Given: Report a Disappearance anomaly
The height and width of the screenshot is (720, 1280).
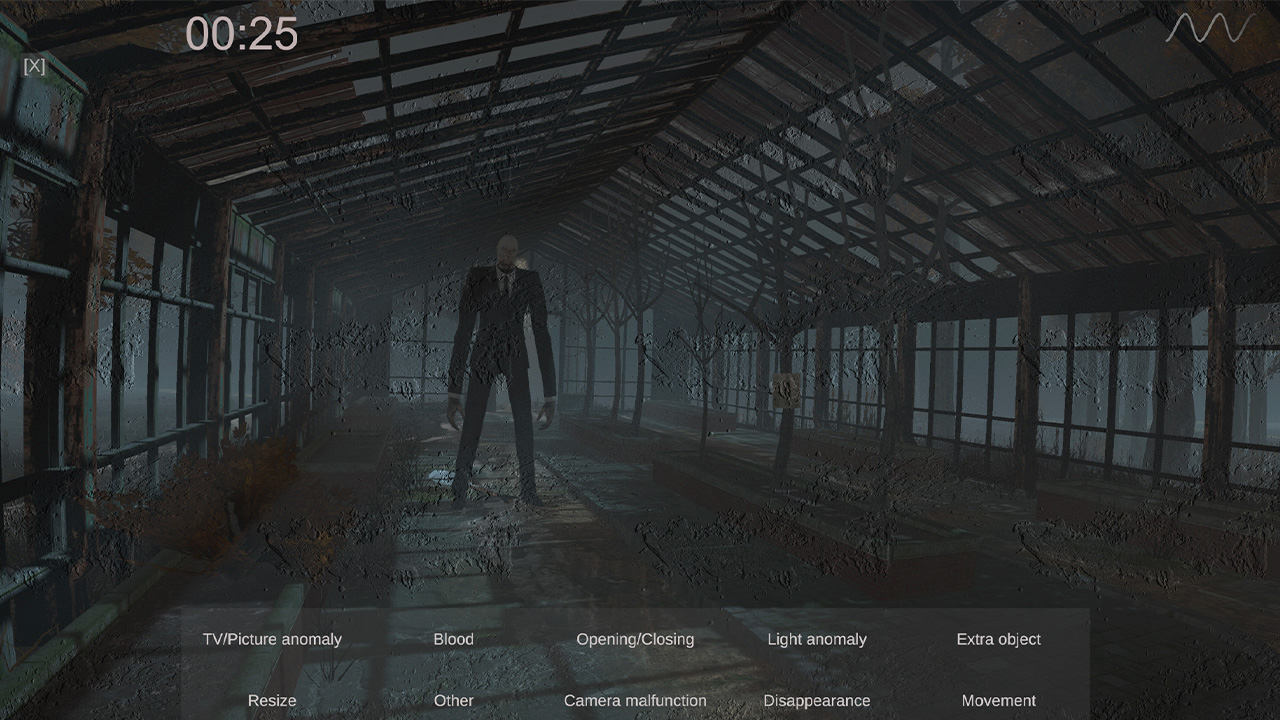Looking at the screenshot, I should tap(817, 701).
